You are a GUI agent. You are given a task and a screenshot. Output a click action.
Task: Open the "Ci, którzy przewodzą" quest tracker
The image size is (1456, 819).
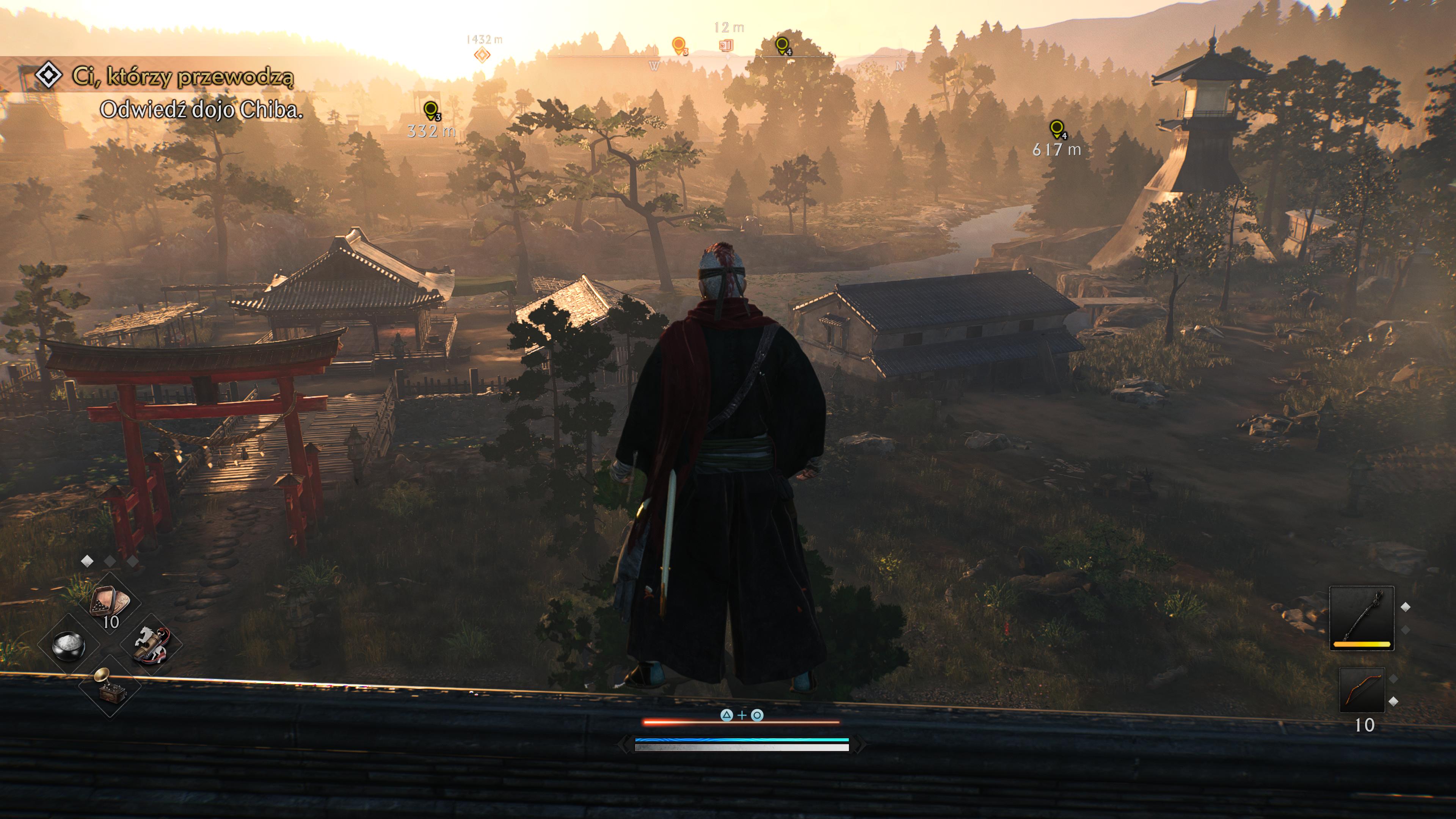[x=182, y=76]
